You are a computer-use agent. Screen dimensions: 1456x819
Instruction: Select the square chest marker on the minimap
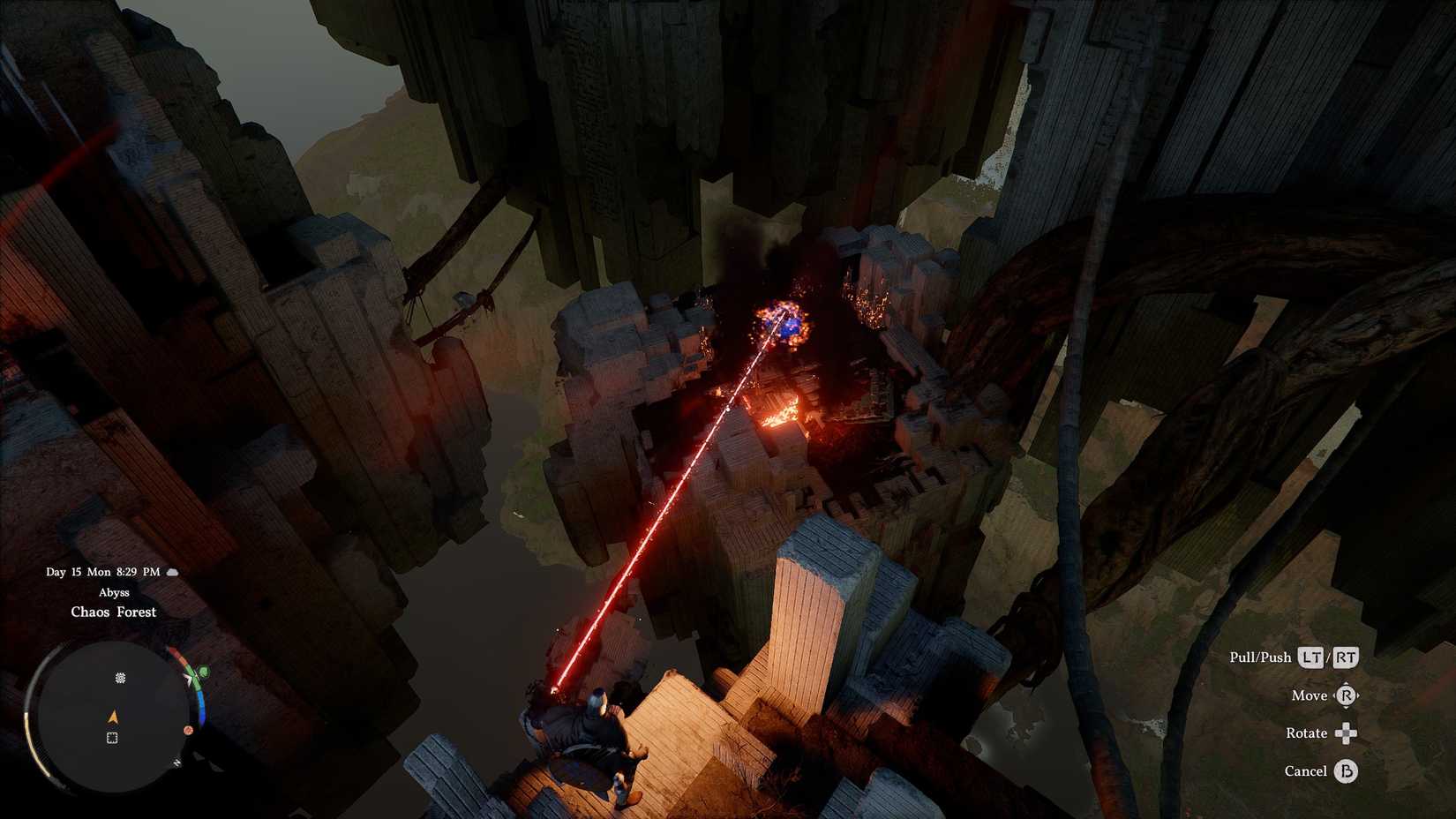click(x=112, y=736)
